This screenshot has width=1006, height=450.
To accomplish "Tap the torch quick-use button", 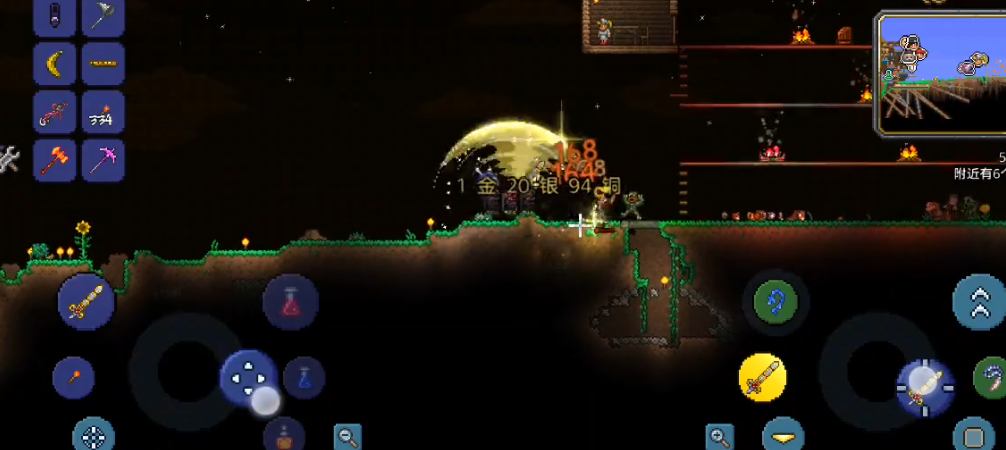I will point(73,378).
